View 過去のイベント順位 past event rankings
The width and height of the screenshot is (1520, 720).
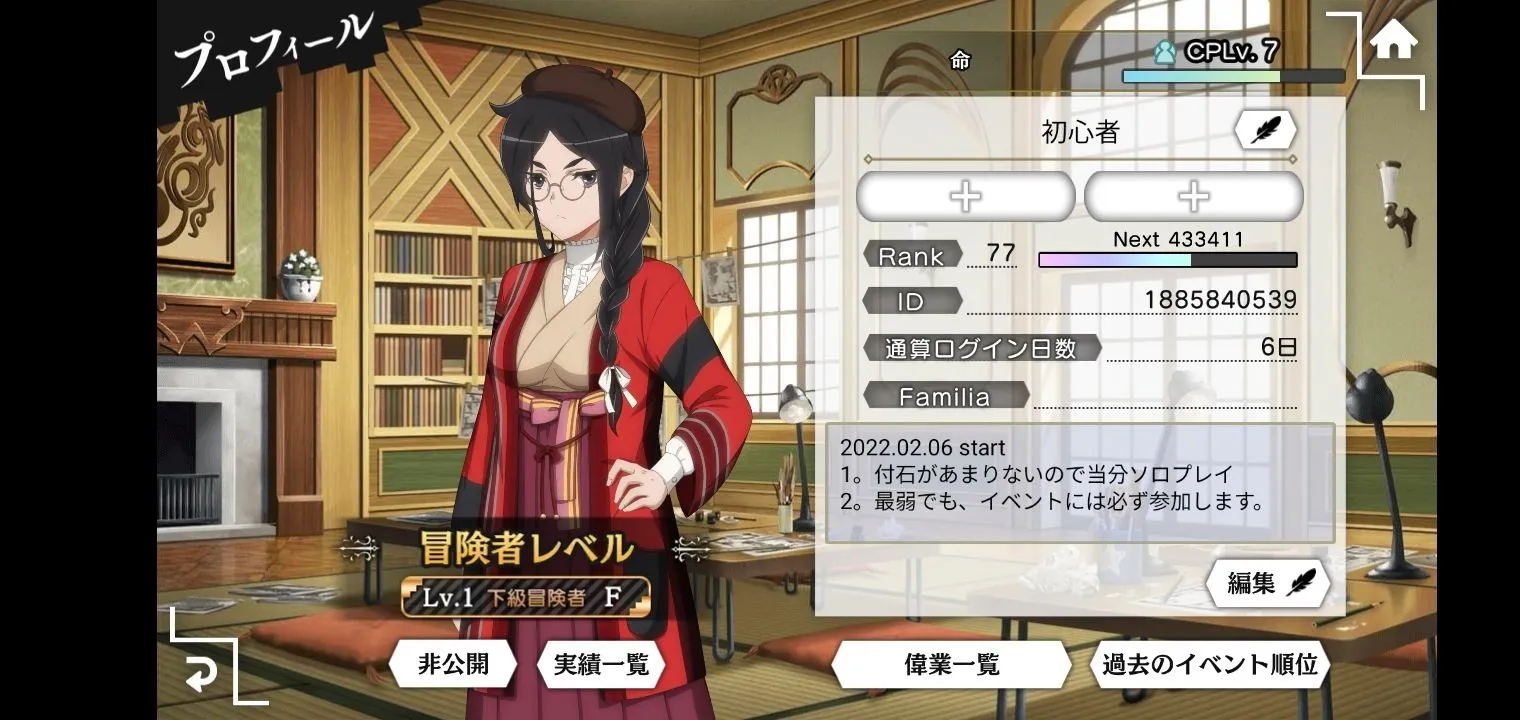click(x=1210, y=664)
